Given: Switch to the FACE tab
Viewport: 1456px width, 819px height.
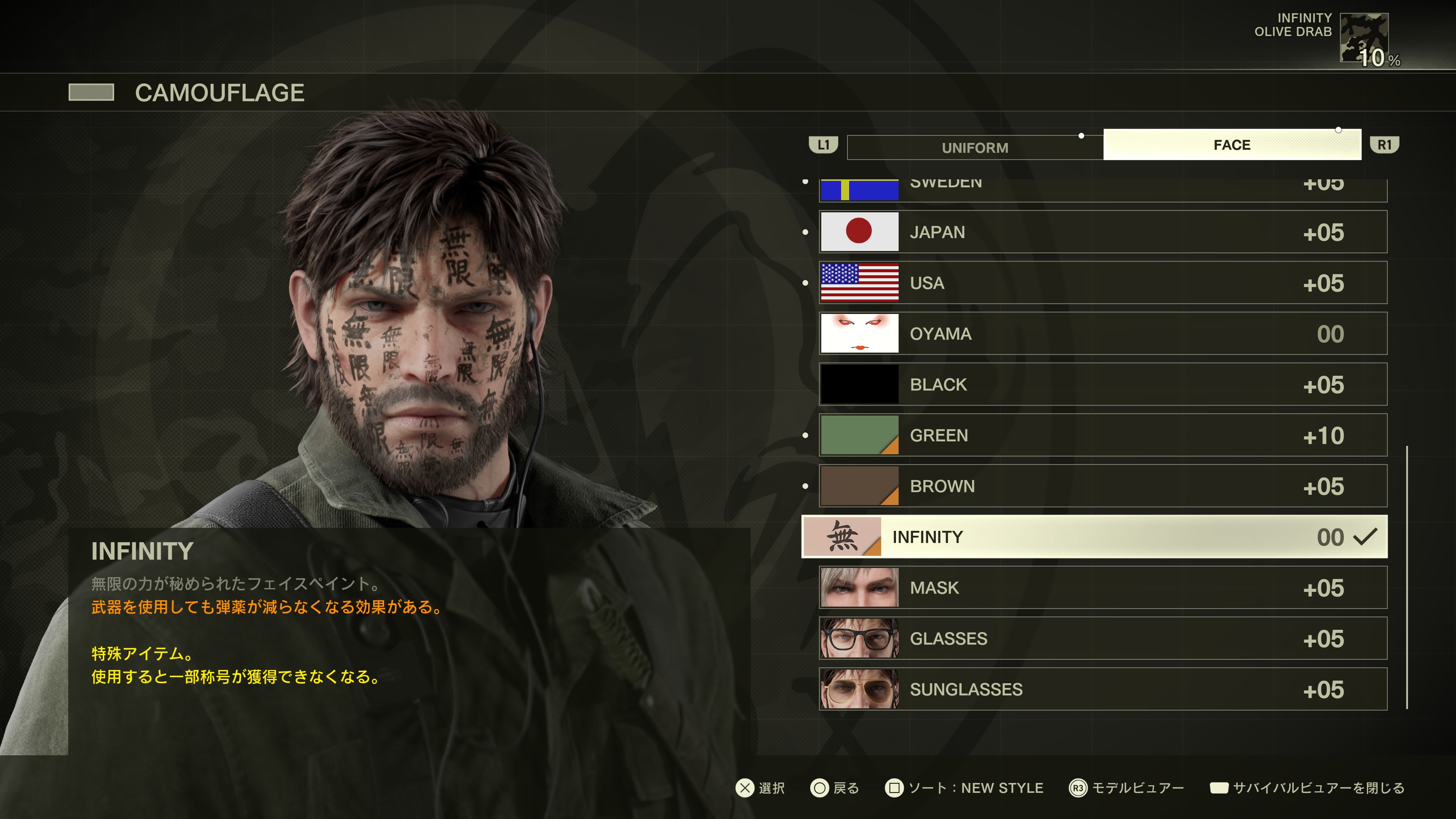Looking at the screenshot, I should coord(1232,145).
